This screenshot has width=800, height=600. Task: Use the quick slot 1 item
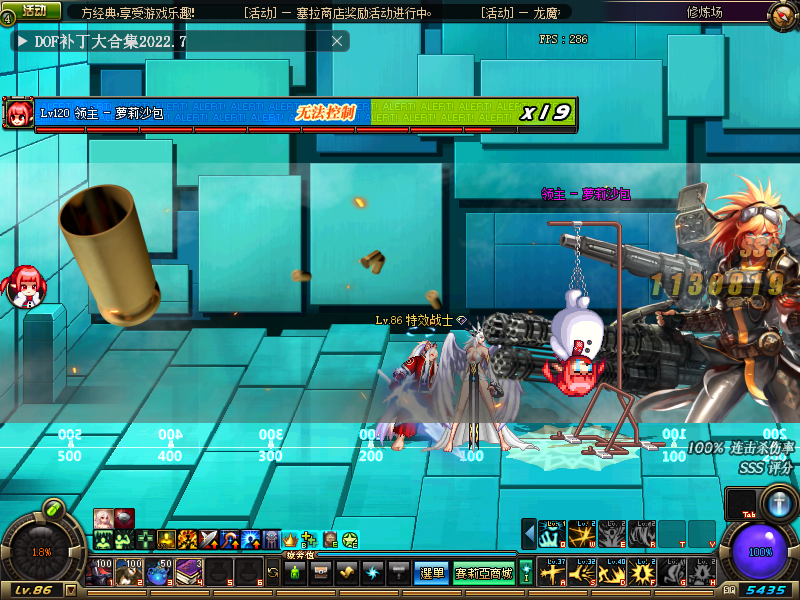click(x=102, y=573)
